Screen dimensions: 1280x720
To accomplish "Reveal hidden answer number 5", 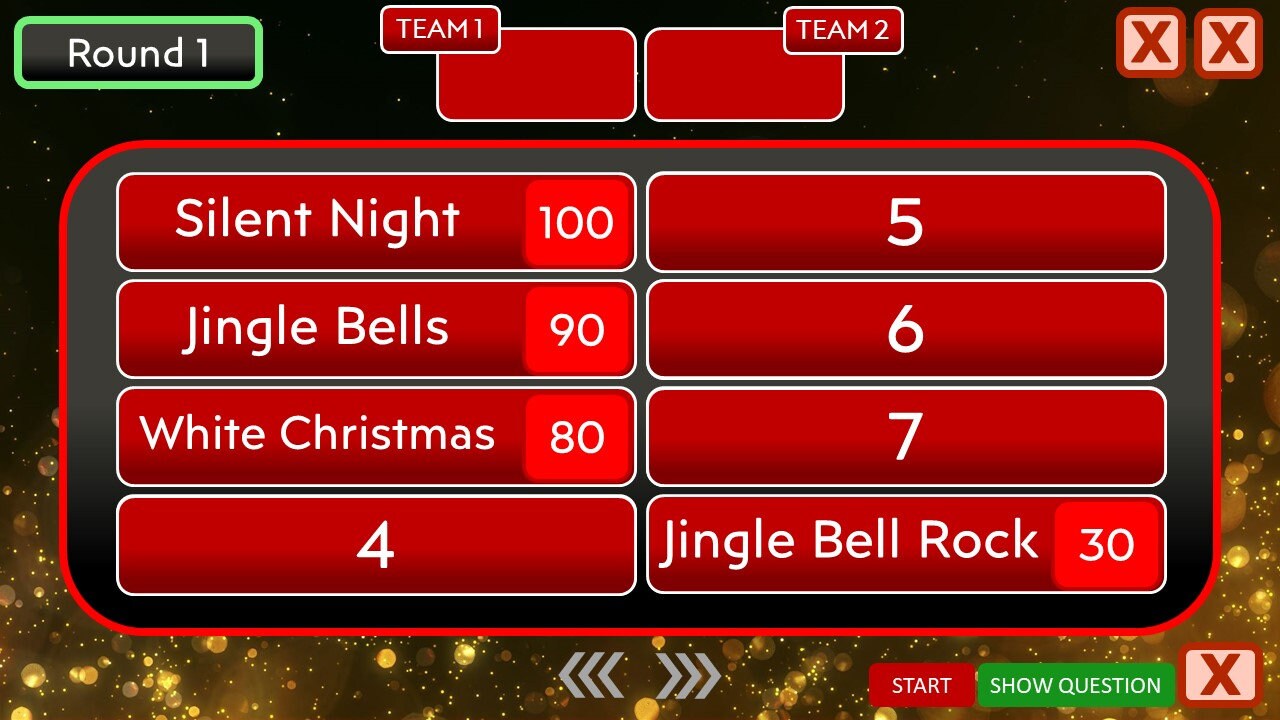I will [905, 222].
